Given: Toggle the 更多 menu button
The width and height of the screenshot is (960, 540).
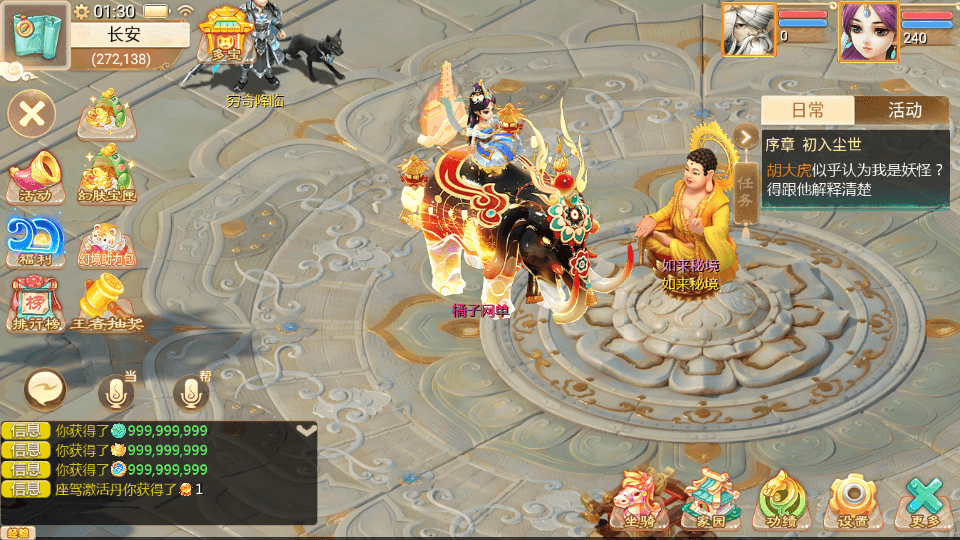Looking at the screenshot, I should click(x=924, y=499).
